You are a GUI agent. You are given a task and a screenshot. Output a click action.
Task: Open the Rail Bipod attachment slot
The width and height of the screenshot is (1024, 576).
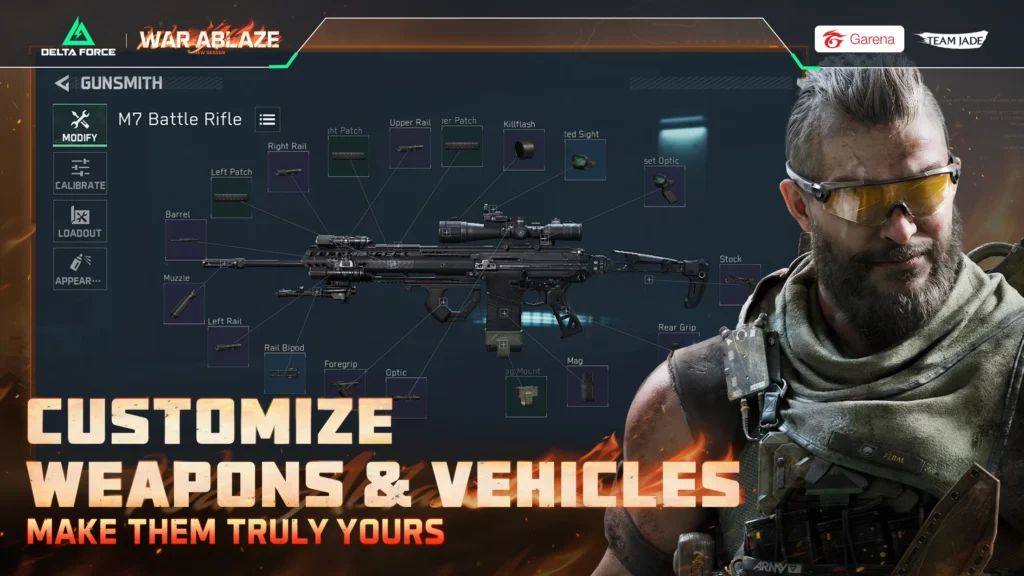pos(285,373)
